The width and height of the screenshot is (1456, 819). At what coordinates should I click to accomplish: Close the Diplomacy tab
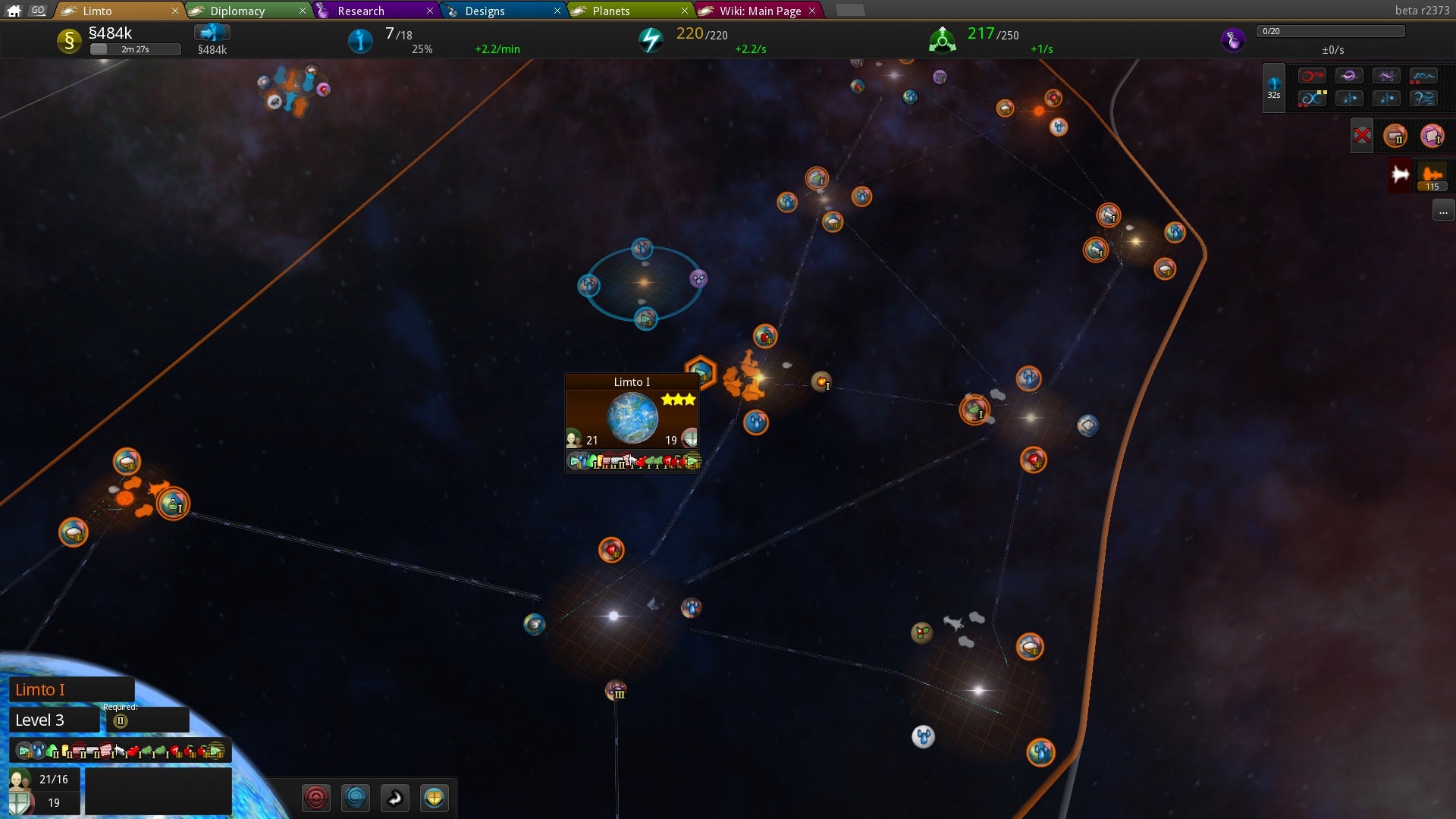coord(303,11)
